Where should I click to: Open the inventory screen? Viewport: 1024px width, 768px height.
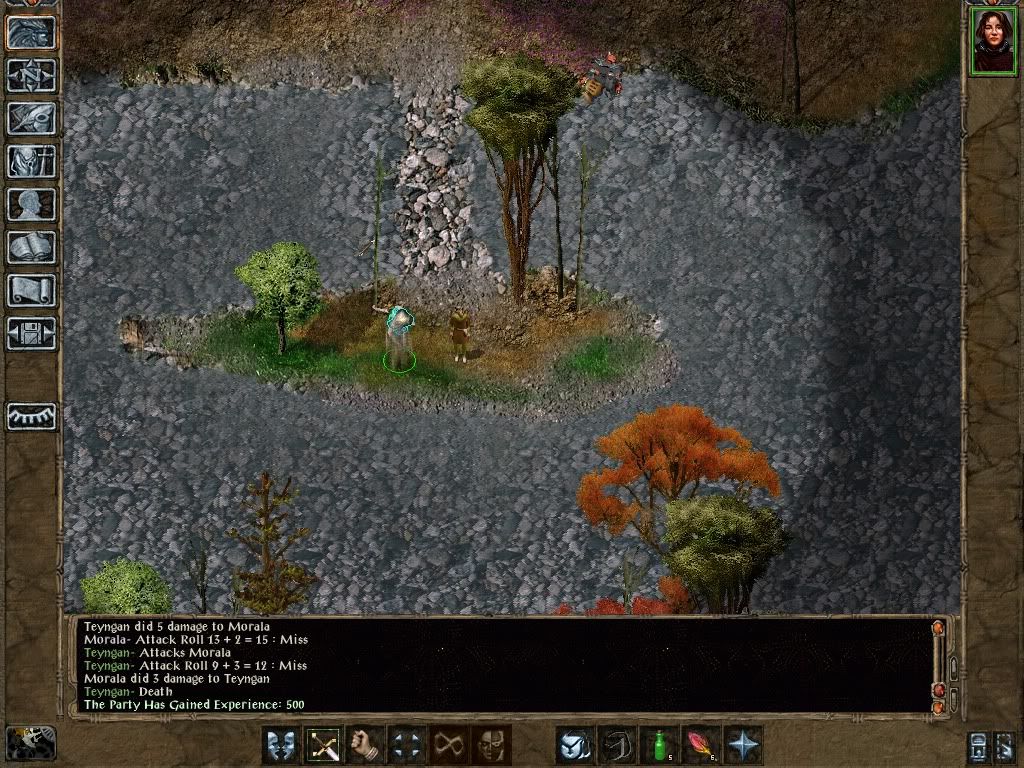tap(31, 160)
